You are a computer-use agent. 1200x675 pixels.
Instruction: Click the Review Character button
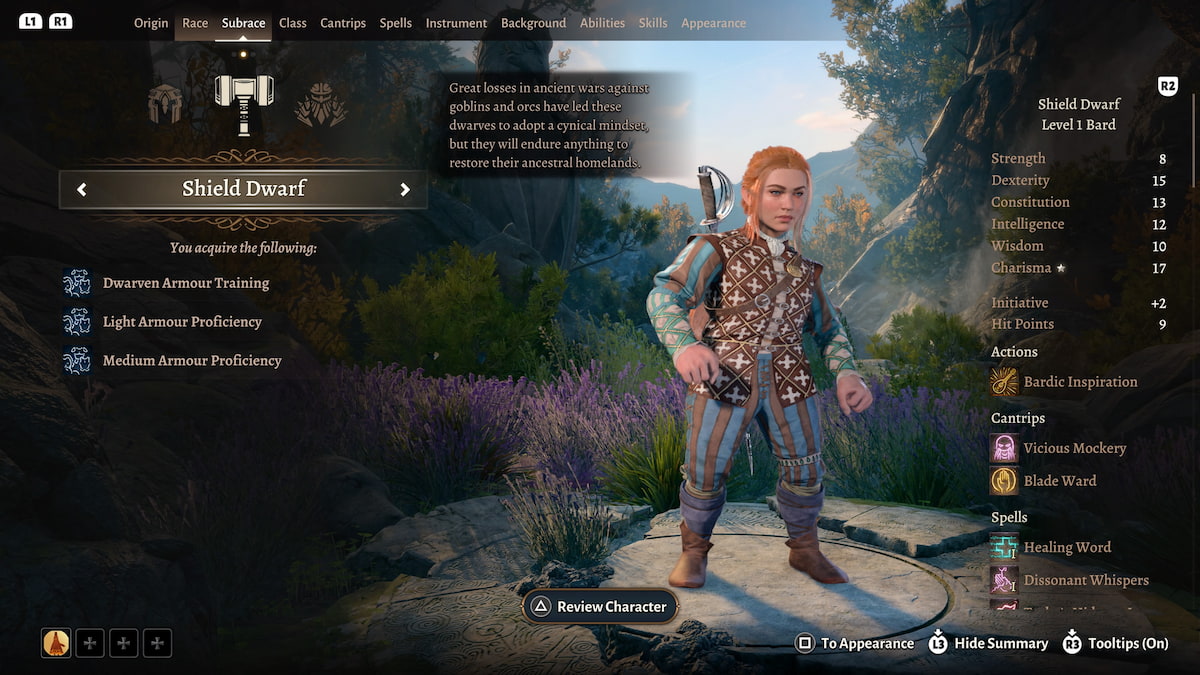(600, 607)
